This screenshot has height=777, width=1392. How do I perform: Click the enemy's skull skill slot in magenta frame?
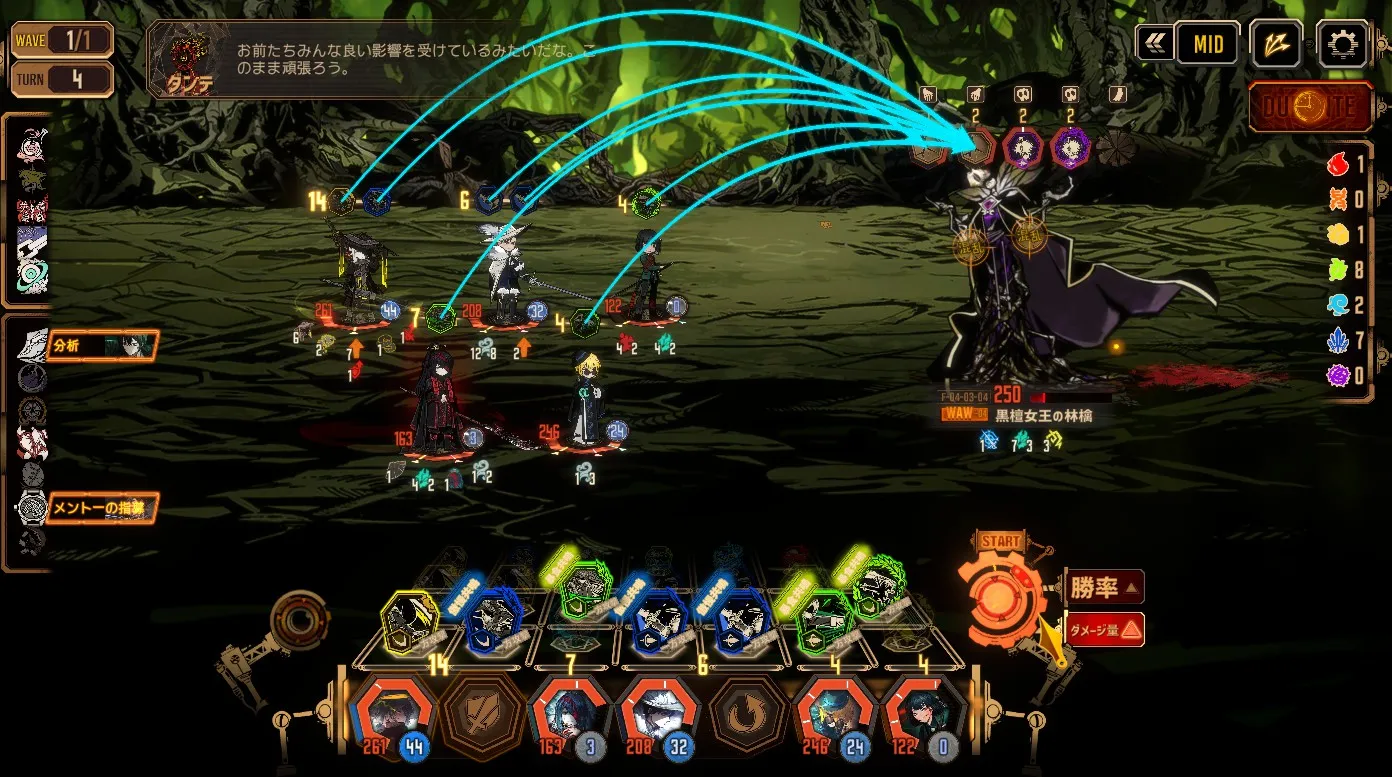[x=1023, y=148]
